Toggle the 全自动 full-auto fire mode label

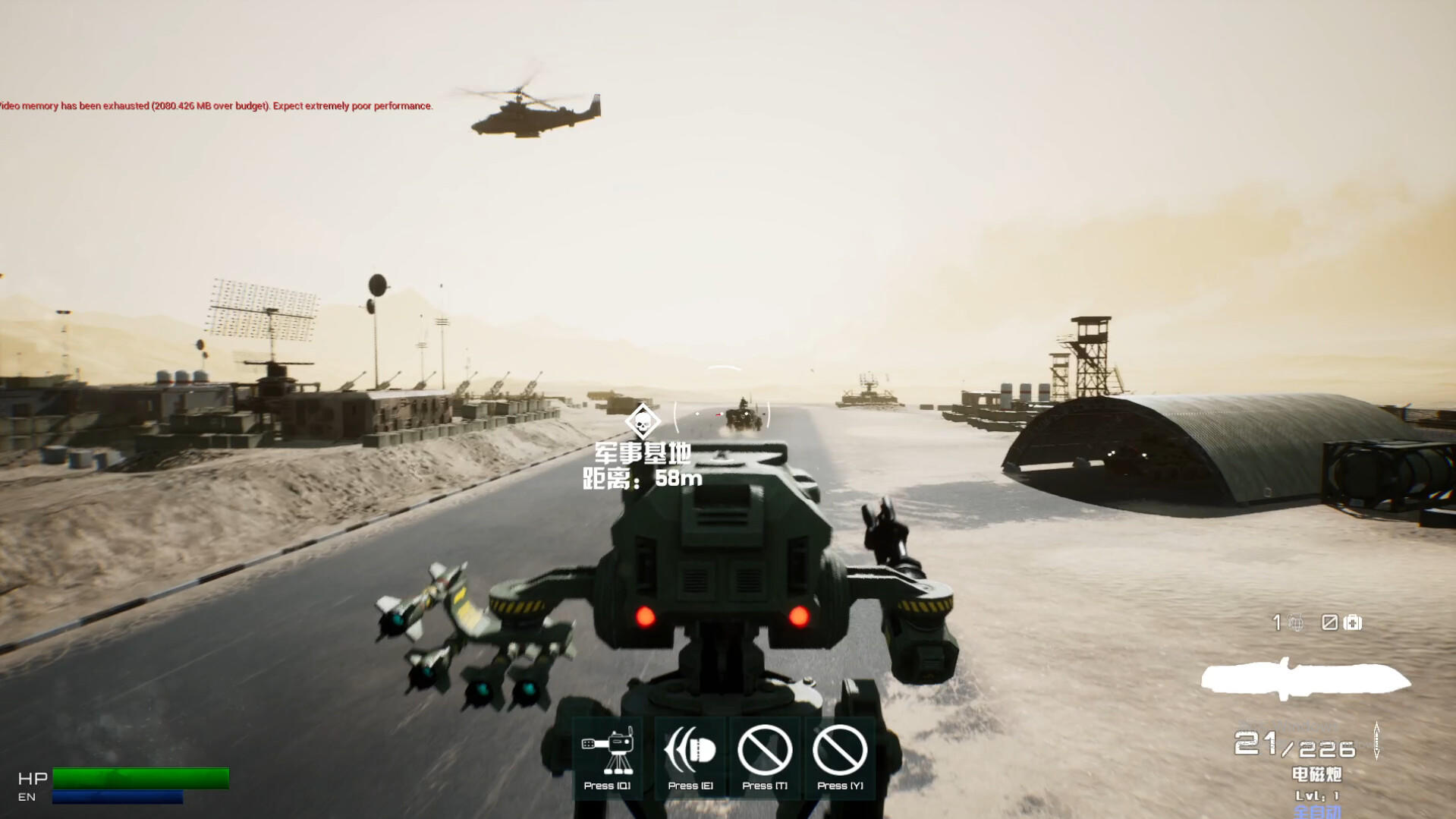pyautogui.click(x=1318, y=813)
